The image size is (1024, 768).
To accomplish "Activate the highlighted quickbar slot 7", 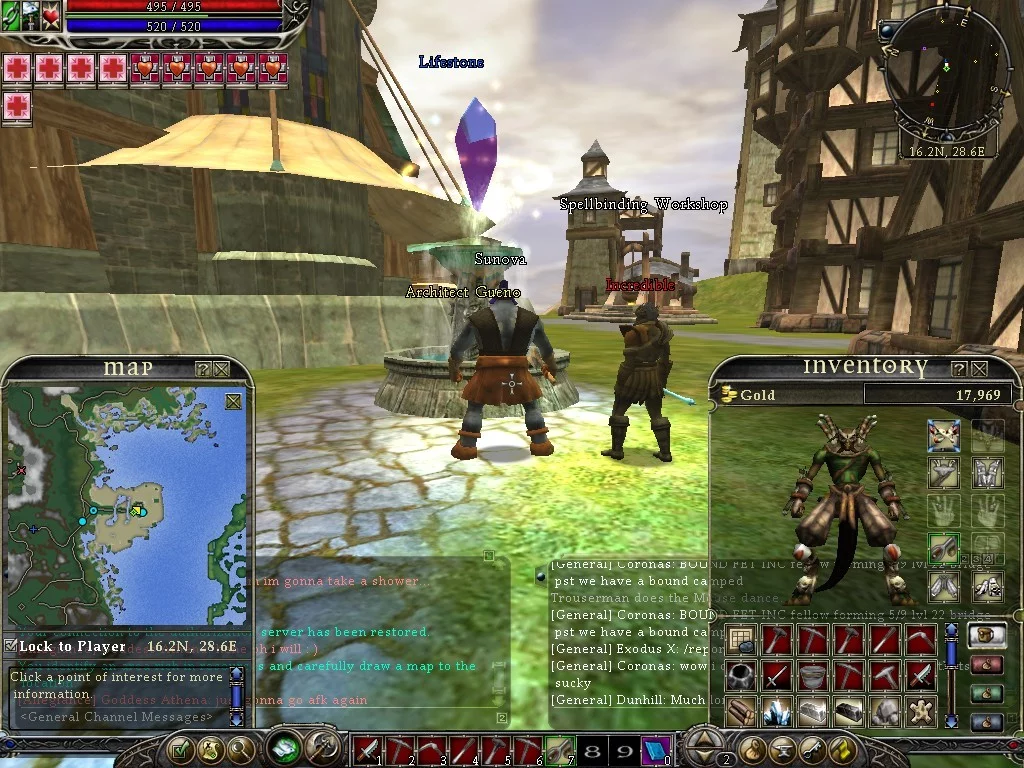I will [x=559, y=749].
